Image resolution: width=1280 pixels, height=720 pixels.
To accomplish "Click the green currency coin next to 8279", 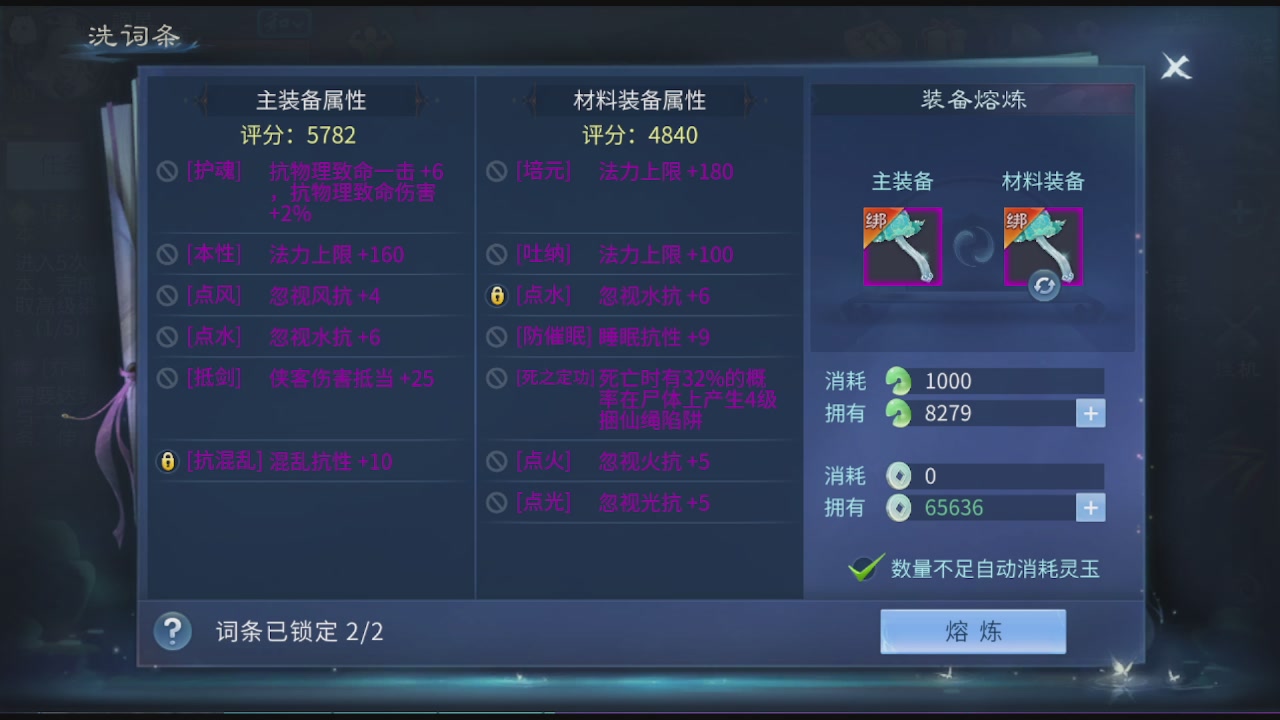I will [897, 413].
